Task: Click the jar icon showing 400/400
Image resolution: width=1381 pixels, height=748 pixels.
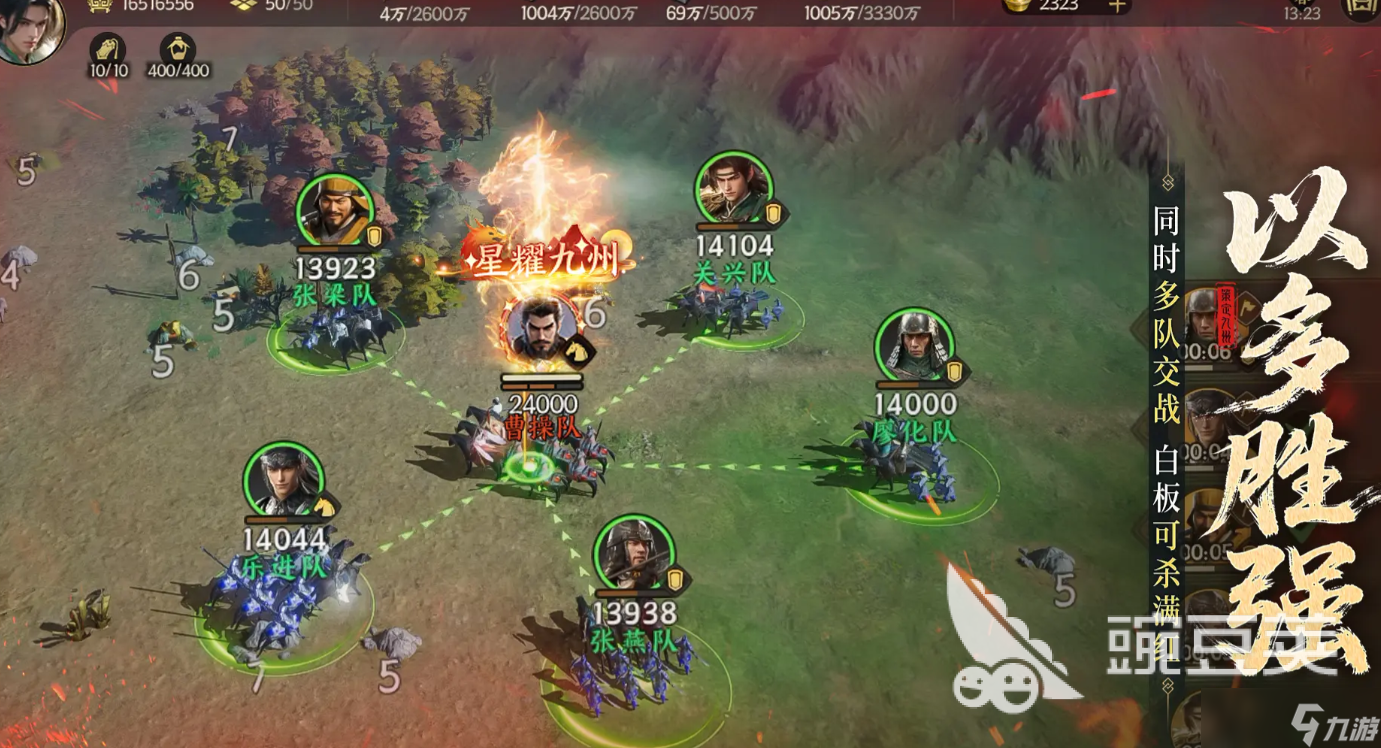Action: coord(178,48)
